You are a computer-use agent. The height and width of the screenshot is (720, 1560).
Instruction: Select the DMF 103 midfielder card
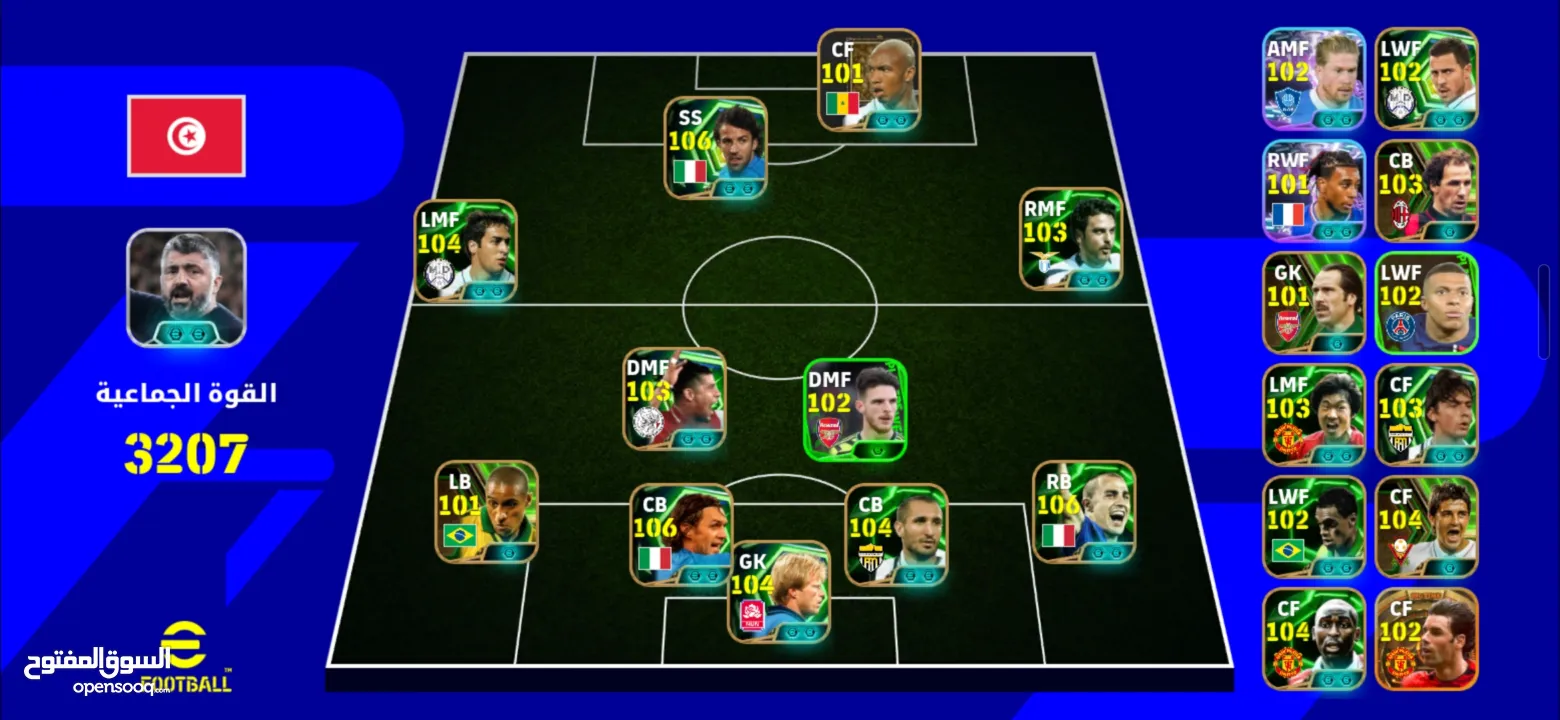click(x=675, y=398)
